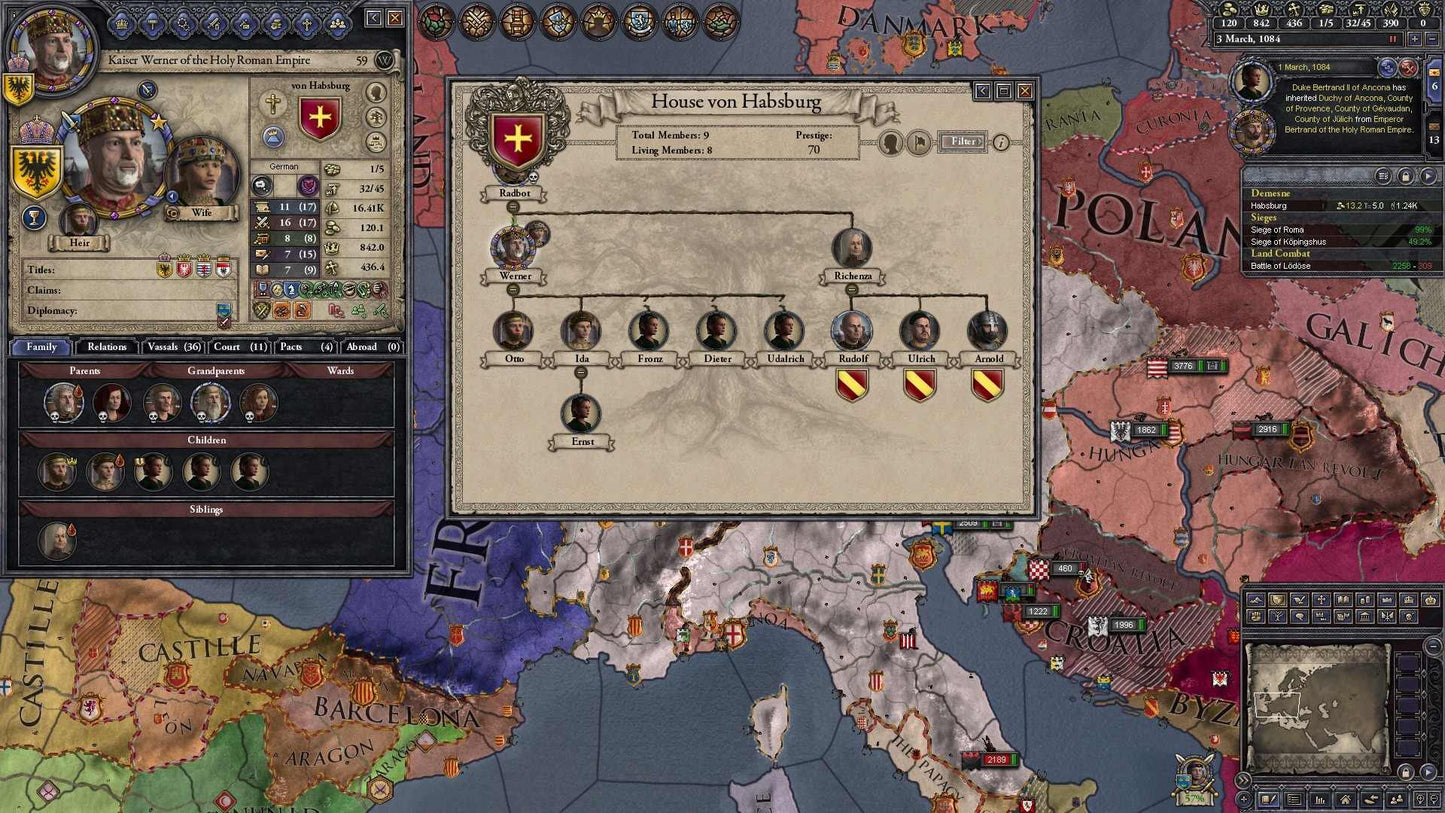The width and height of the screenshot is (1445, 813).
Task: Select the religion map mode cross icon
Action: tap(1322, 598)
